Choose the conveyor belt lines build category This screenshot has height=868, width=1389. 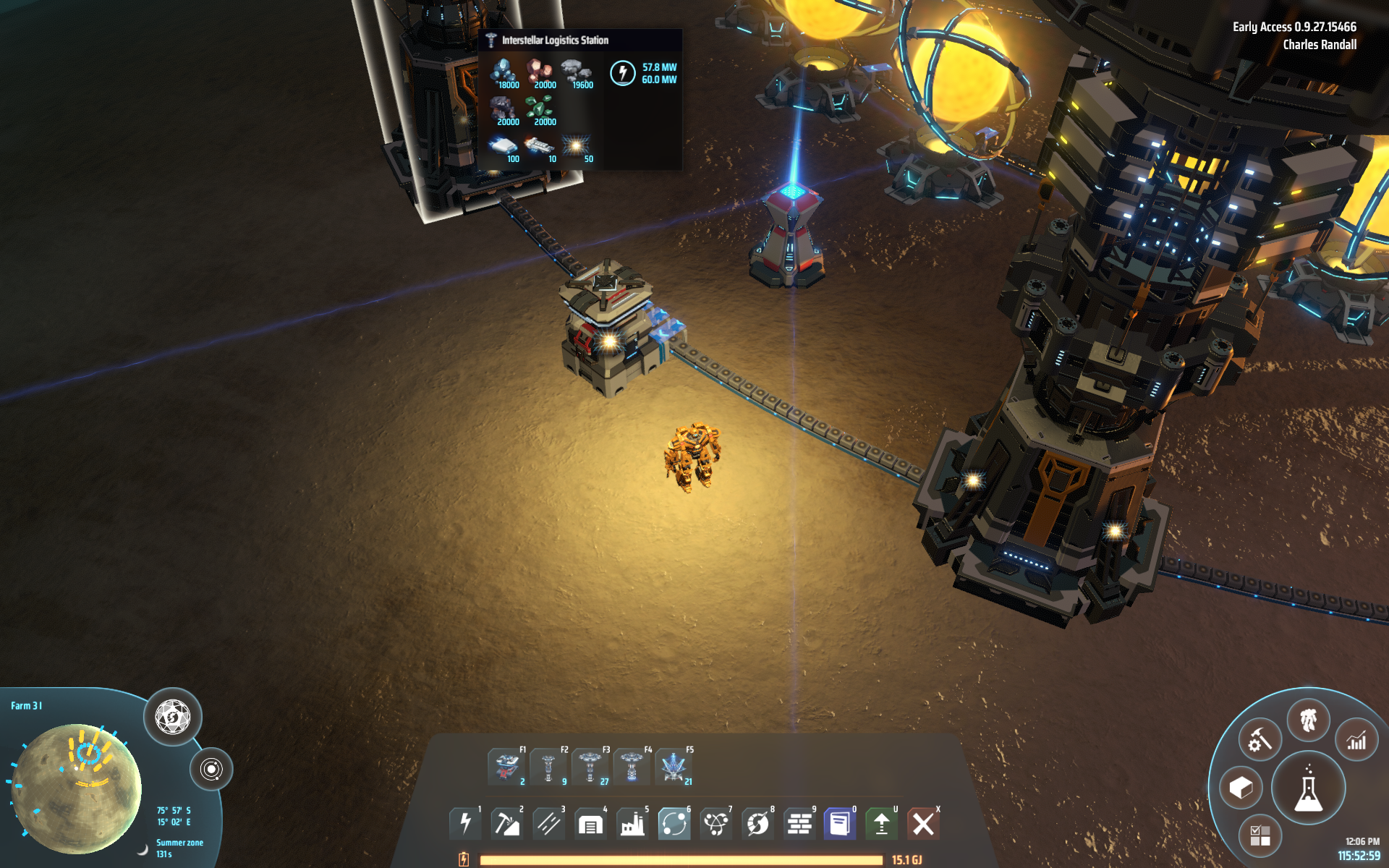tap(548, 823)
